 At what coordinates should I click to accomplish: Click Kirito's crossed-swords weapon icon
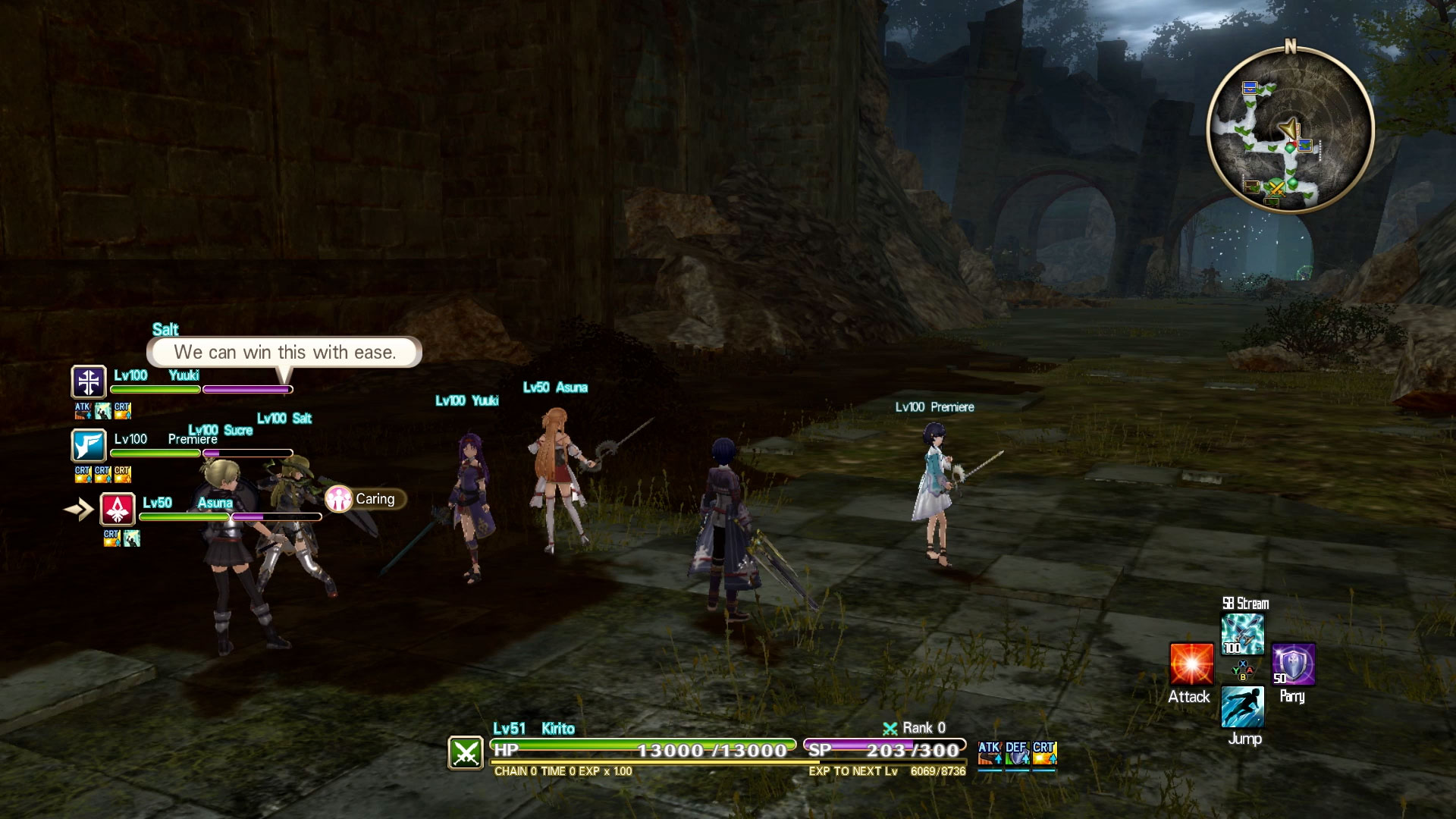click(x=466, y=753)
